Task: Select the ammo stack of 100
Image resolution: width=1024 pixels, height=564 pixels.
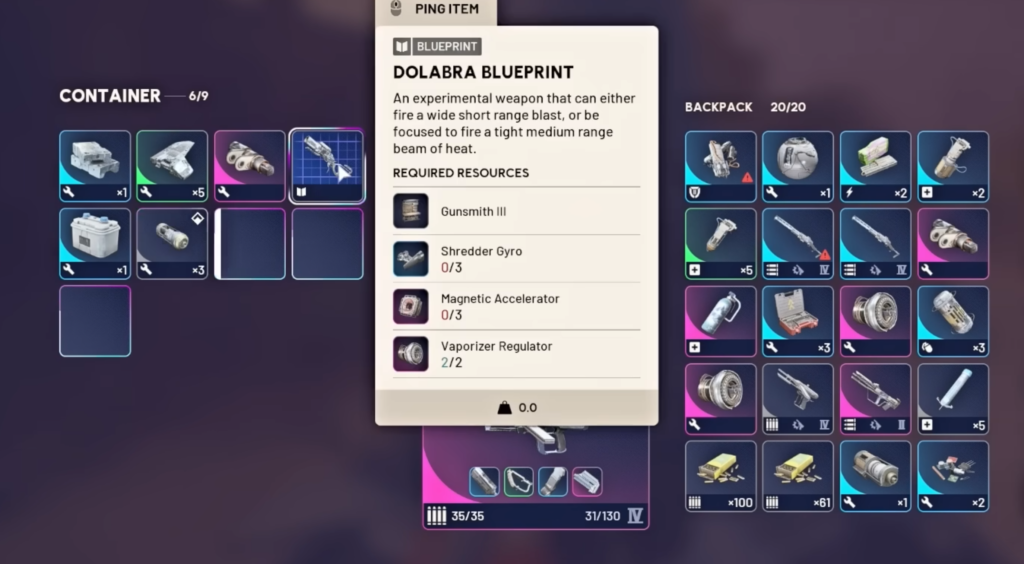Action: pyautogui.click(x=720, y=476)
